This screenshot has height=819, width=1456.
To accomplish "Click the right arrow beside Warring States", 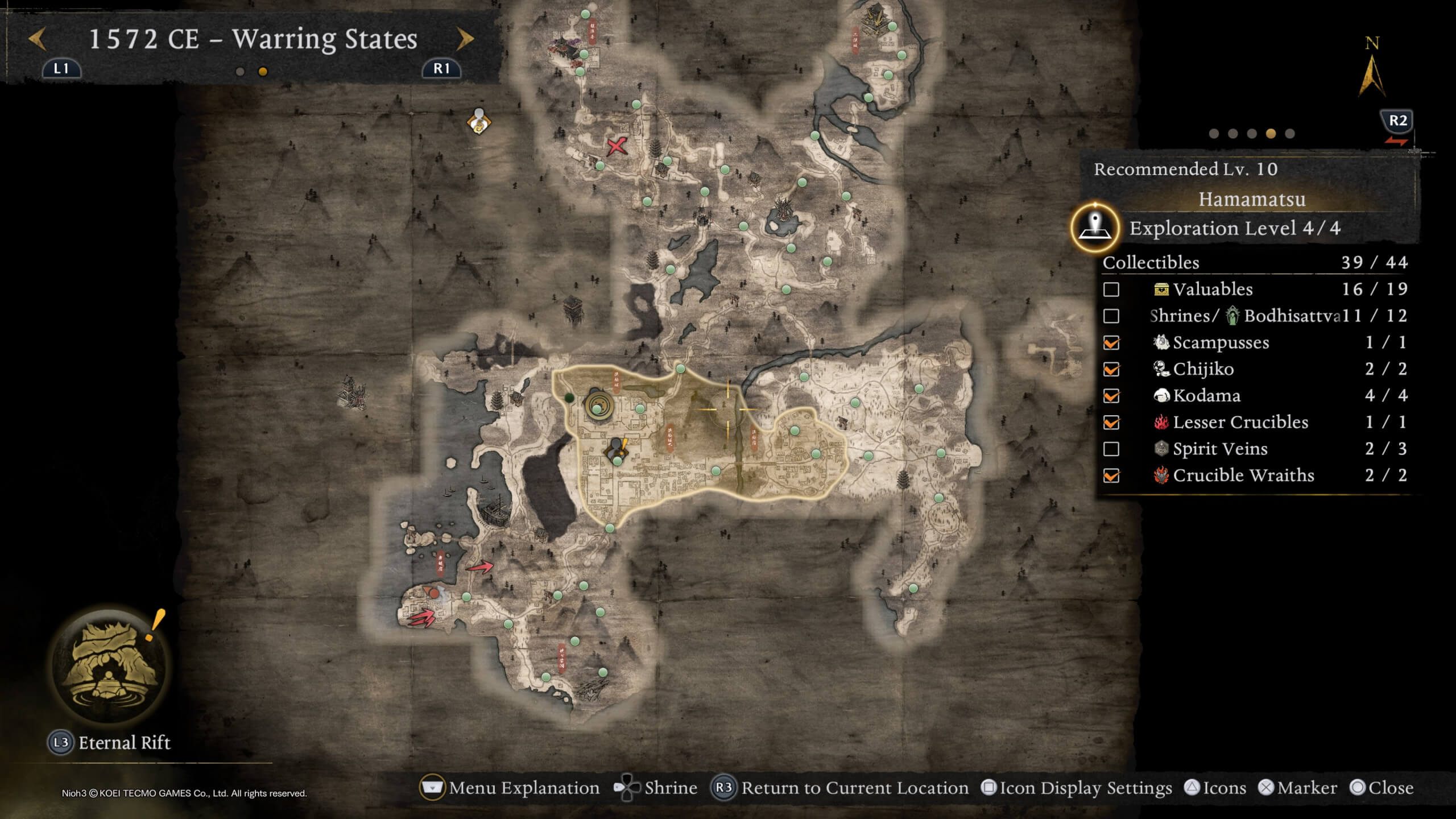I will tap(465, 38).
